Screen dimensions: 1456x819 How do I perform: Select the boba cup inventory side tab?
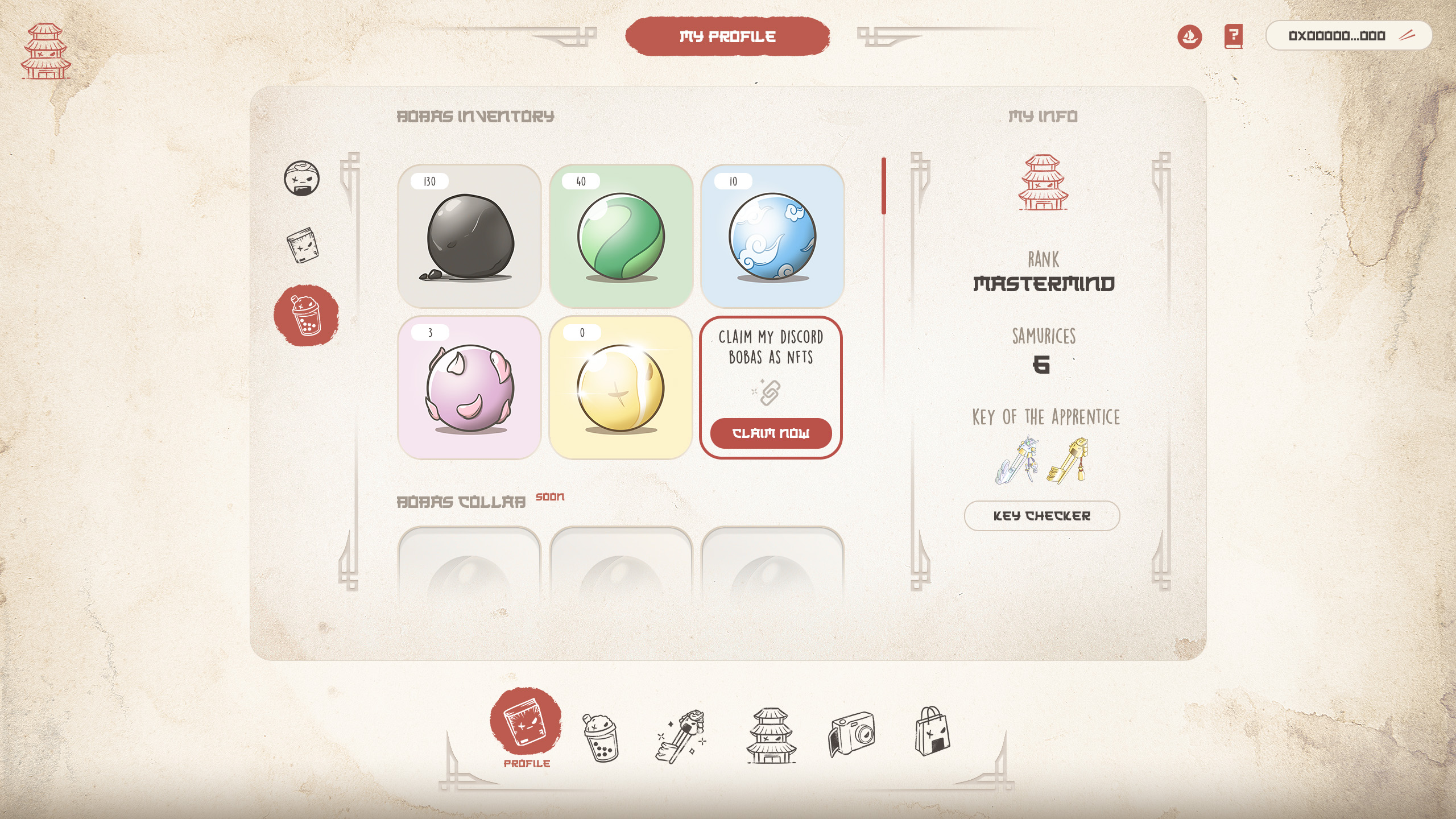(x=306, y=316)
